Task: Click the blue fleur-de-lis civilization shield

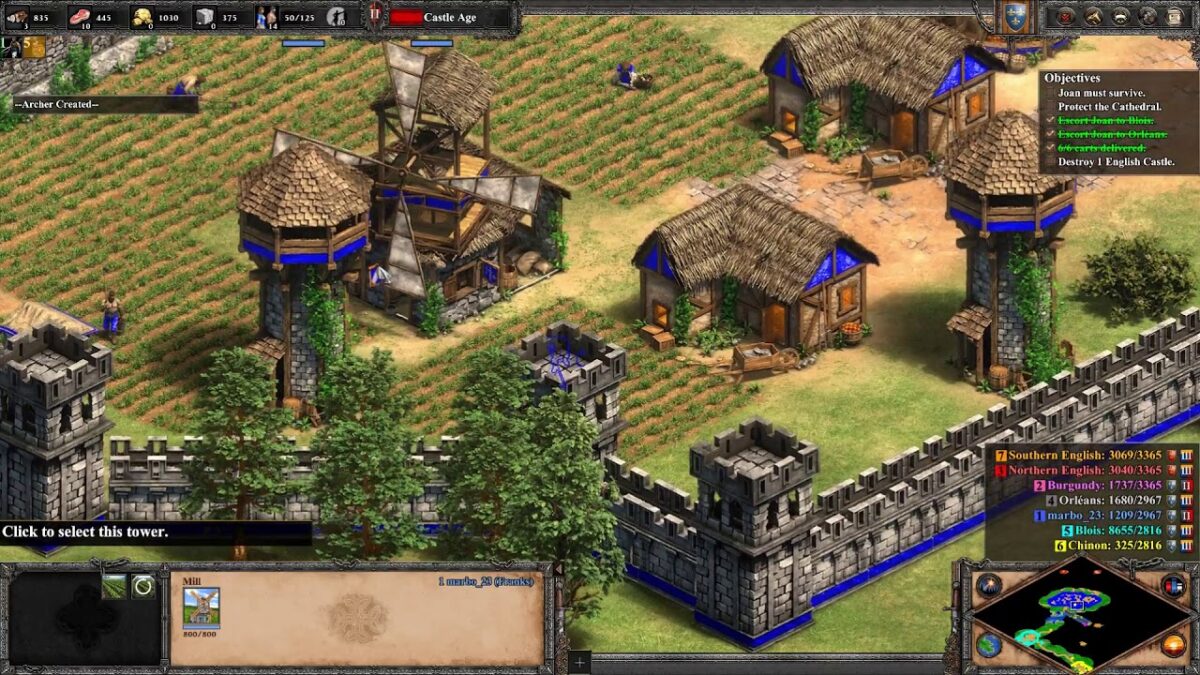Action: pyautogui.click(x=1014, y=16)
